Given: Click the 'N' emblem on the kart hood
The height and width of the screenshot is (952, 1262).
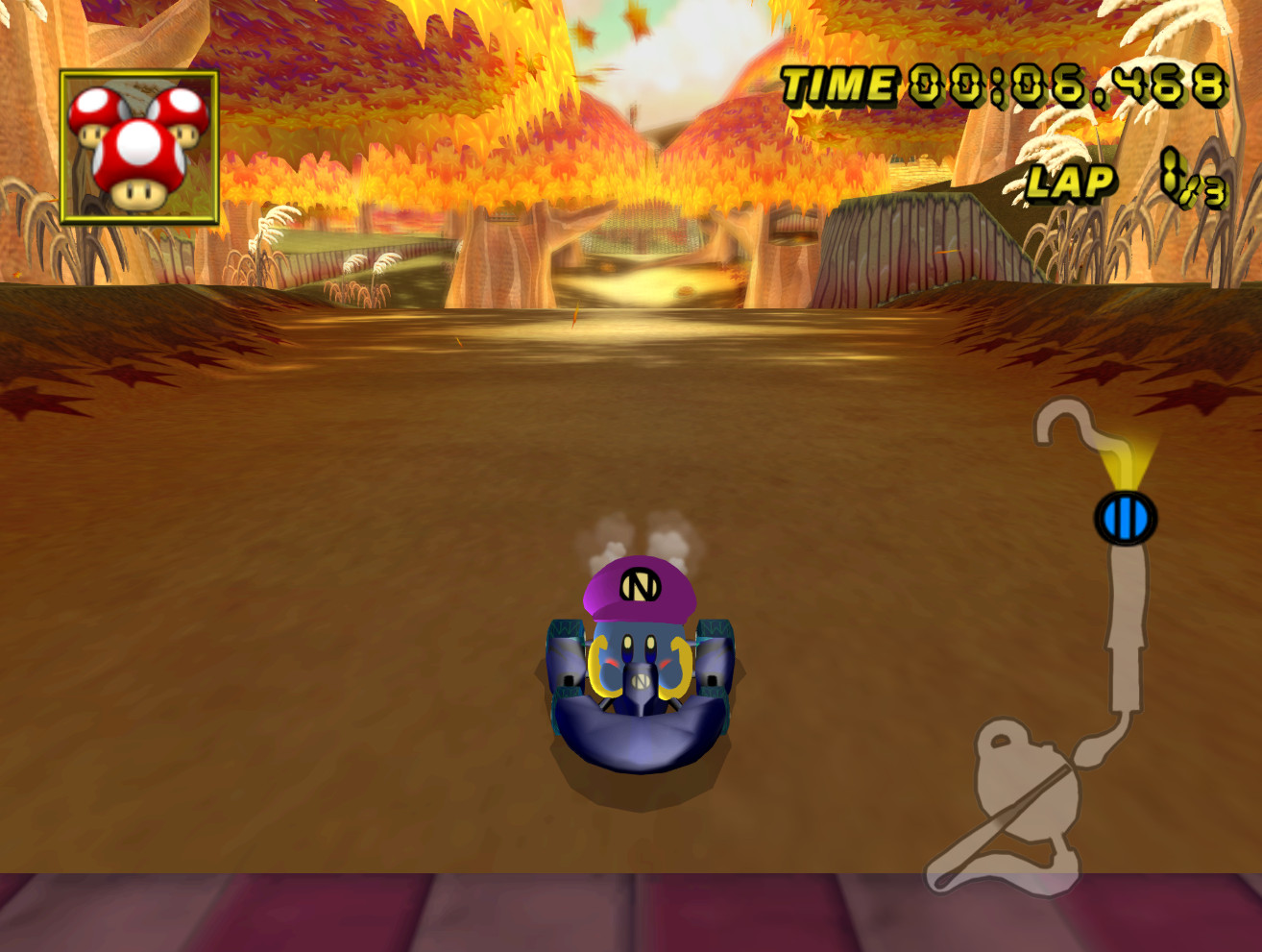Looking at the screenshot, I should pos(639,682).
